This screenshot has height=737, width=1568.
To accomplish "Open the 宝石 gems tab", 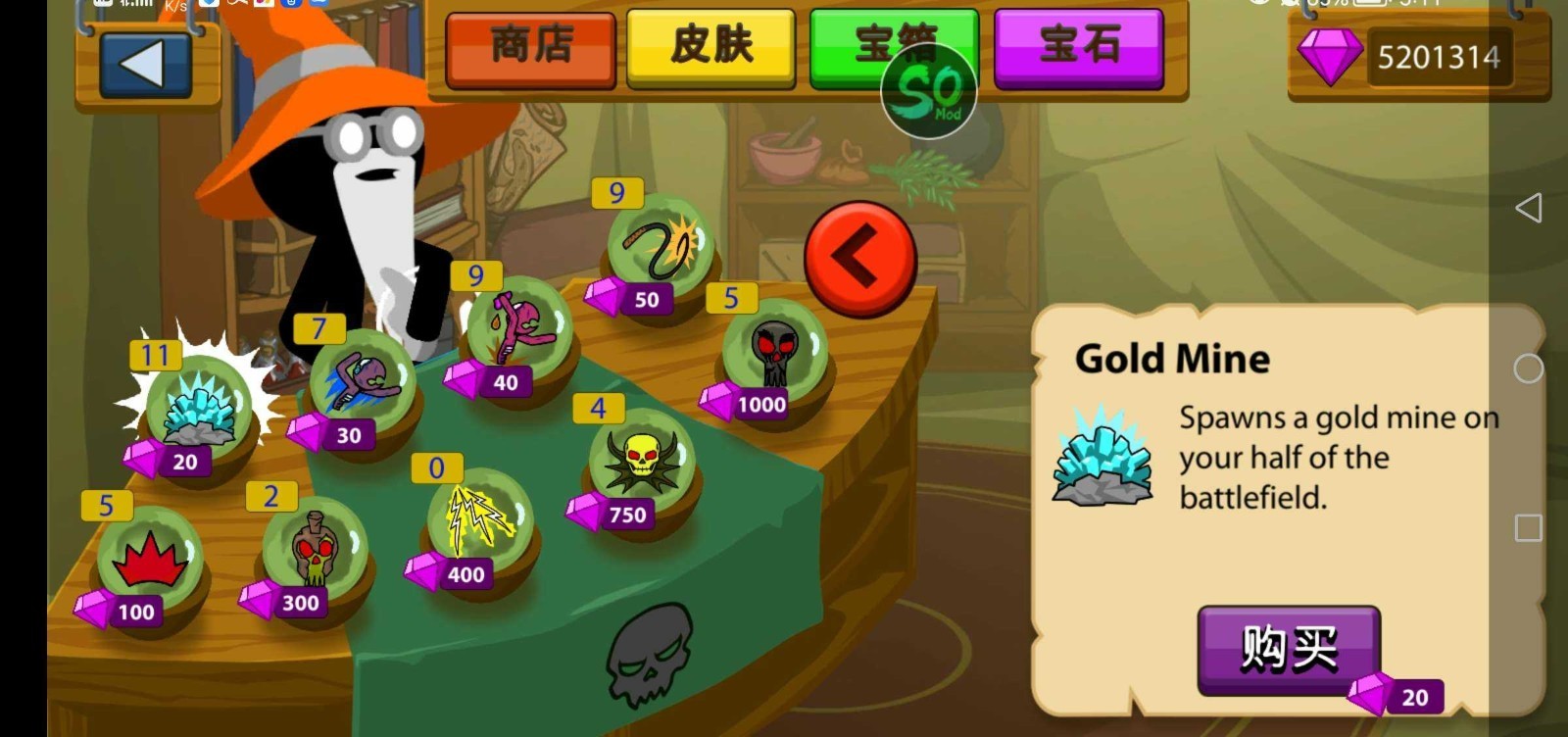I will tap(1080, 47).
